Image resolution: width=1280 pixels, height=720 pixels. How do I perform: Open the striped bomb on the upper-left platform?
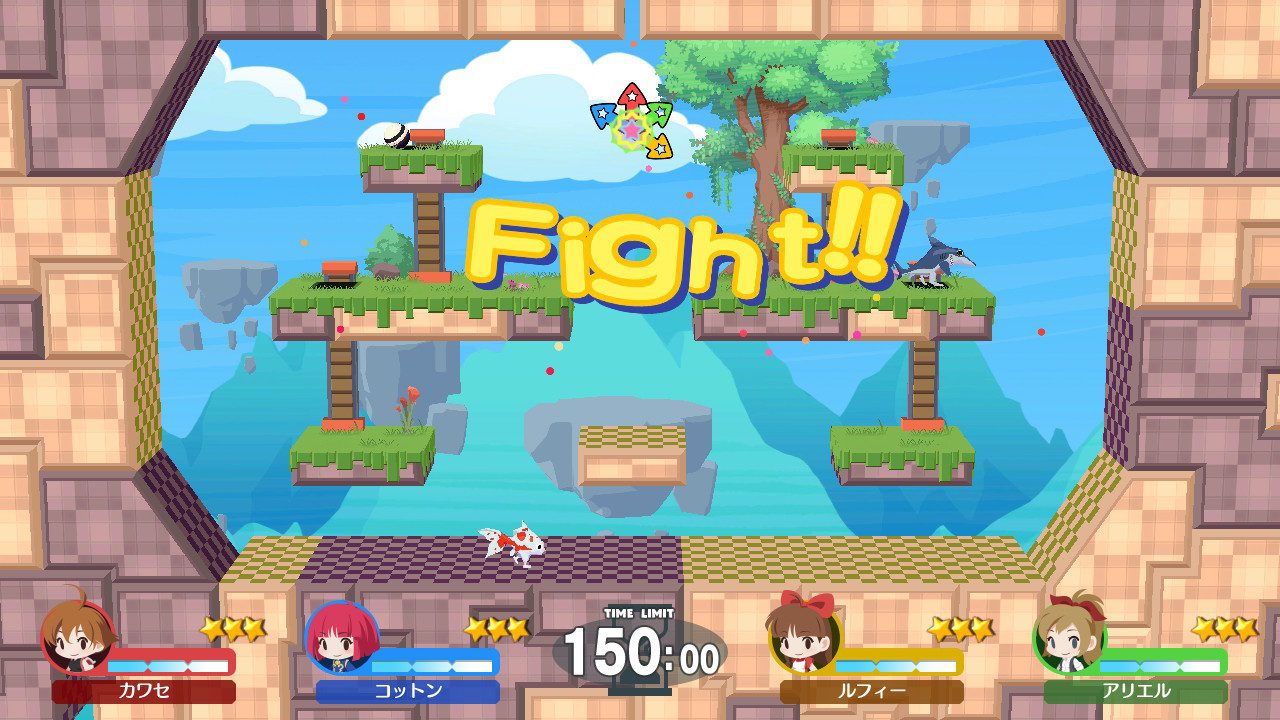click(394, 136)
